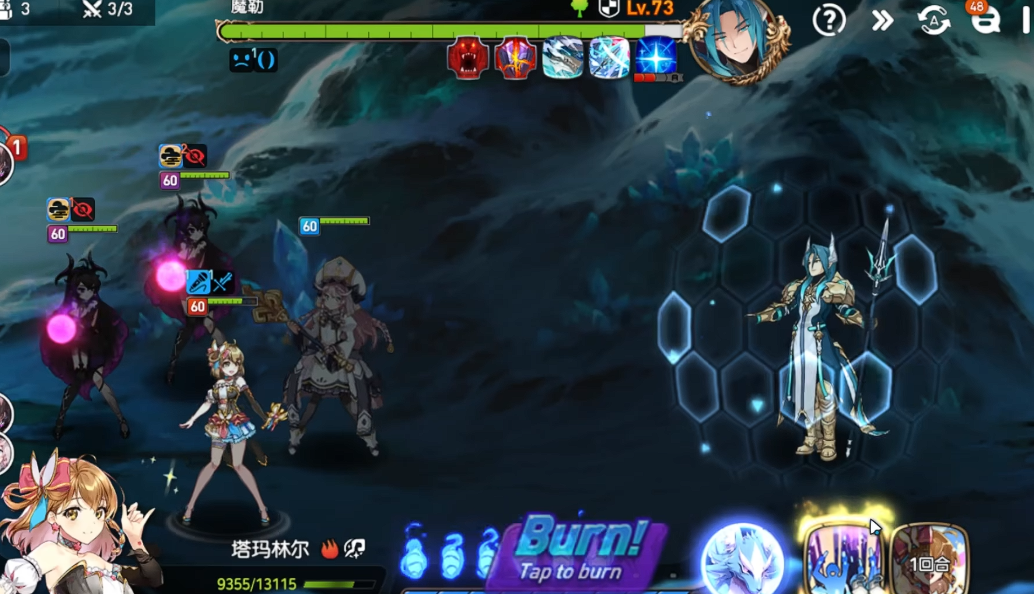The image size is (1034, 594).
Task: View the boss portrait at Lv.73
Action: tap(739, 40)
